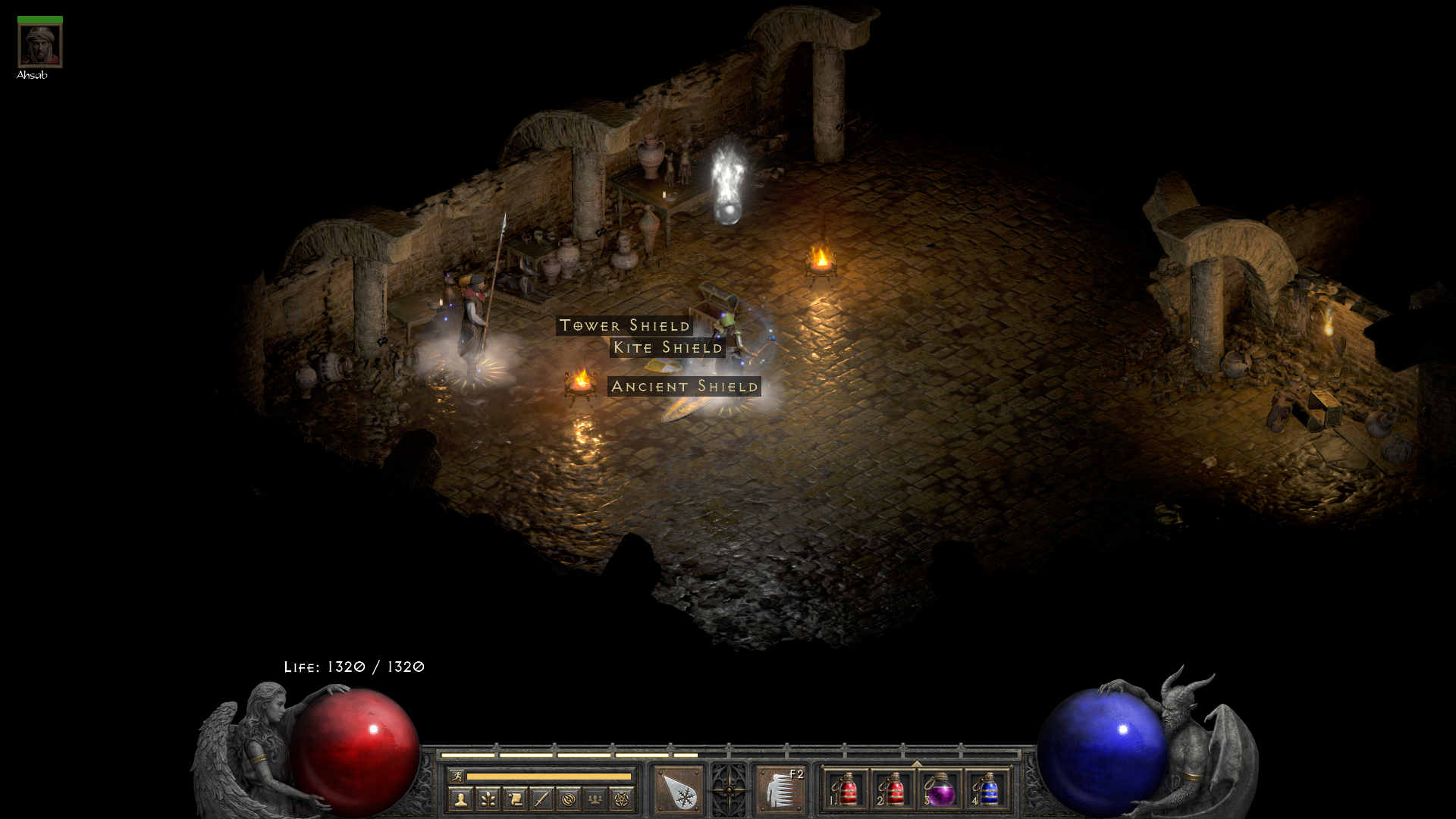1456x819 pixels.
Task: Toggle run/walk with the running man icon
Action: tap(458, 777)
